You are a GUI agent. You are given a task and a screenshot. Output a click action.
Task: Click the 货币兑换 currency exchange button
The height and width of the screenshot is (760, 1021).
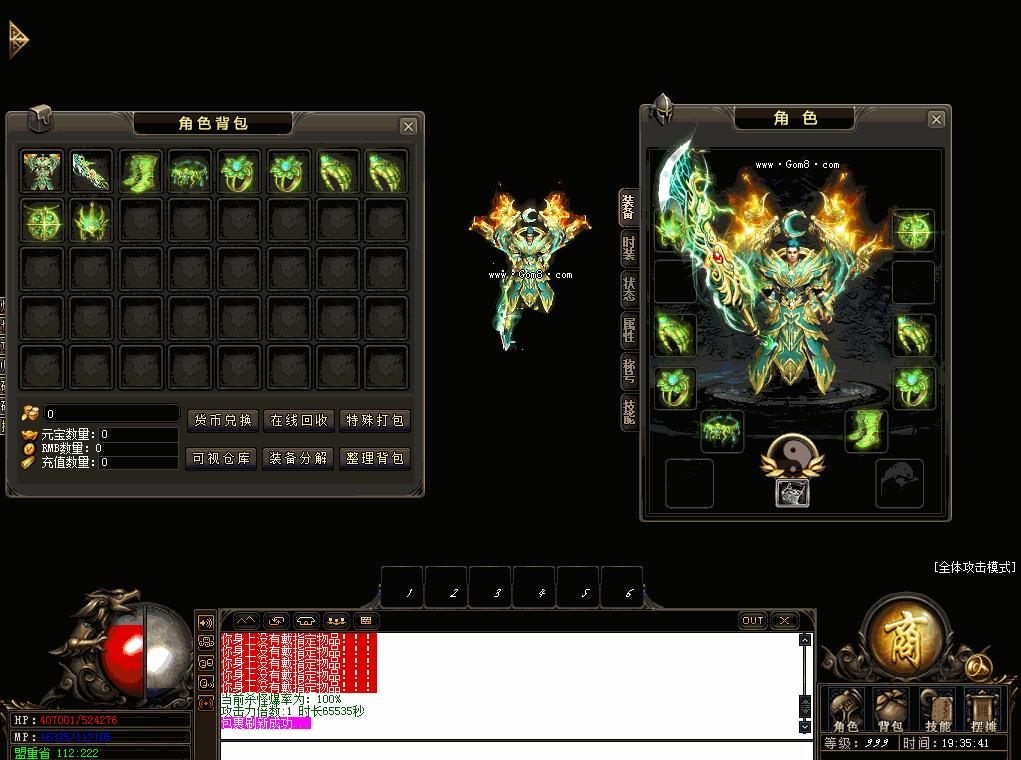tap(223, 420)
